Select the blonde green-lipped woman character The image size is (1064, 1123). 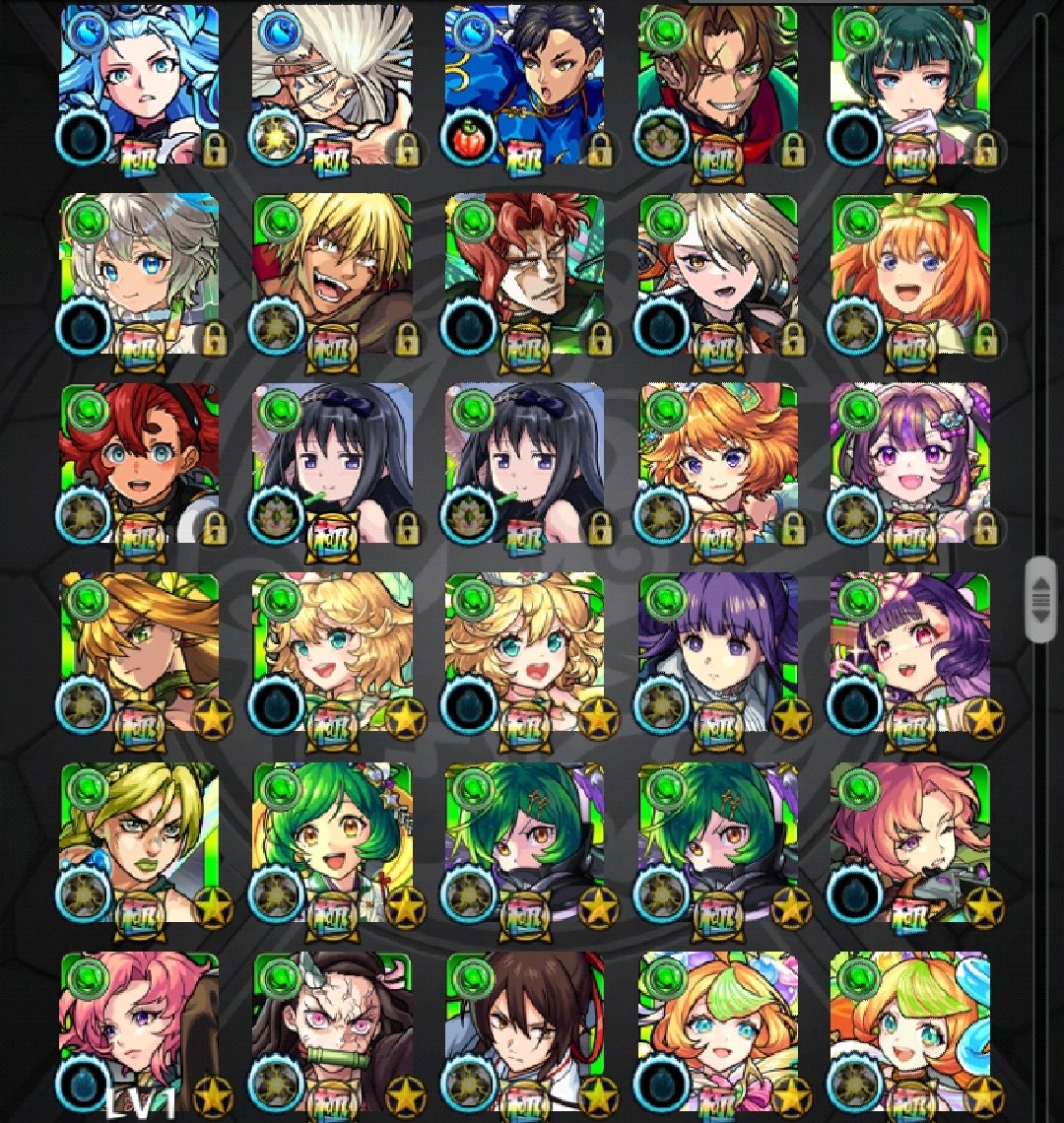(x=139, y=841)
